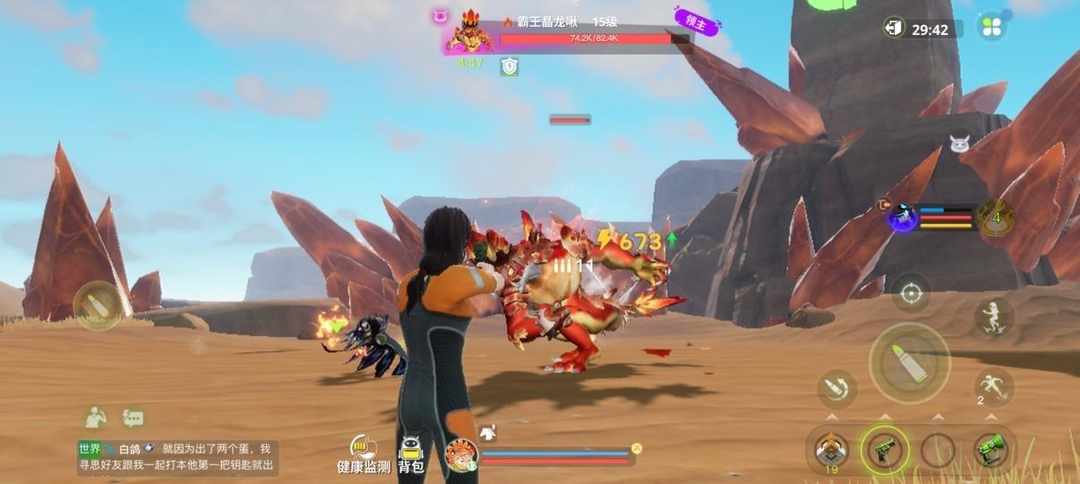Image resolution: width=1080 pixels, height=484 pixels.
Task: Open the four-leaf clover menu
Action: click(x=991, y=27)
